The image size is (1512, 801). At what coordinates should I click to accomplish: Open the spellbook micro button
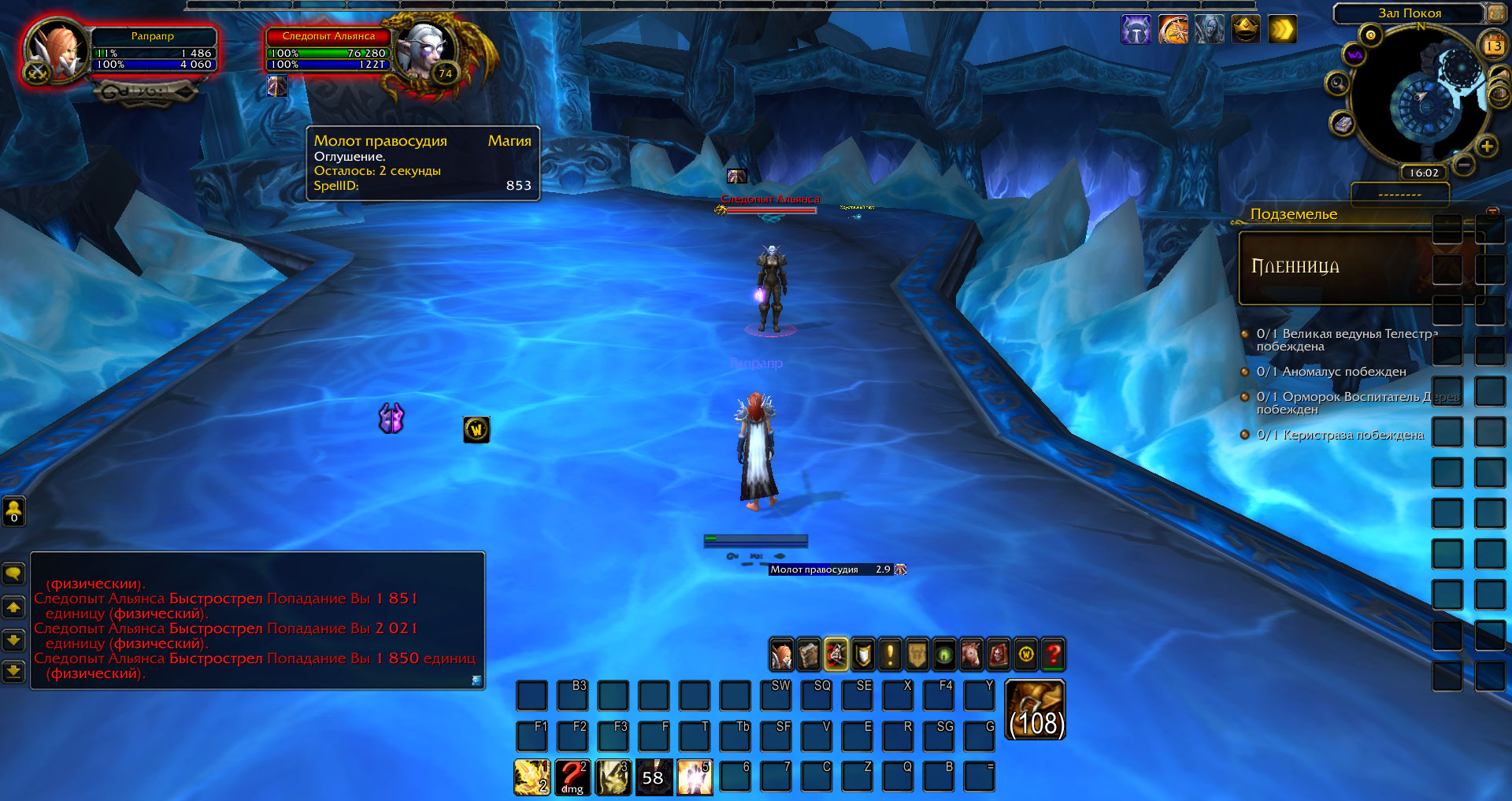point(809,655)
